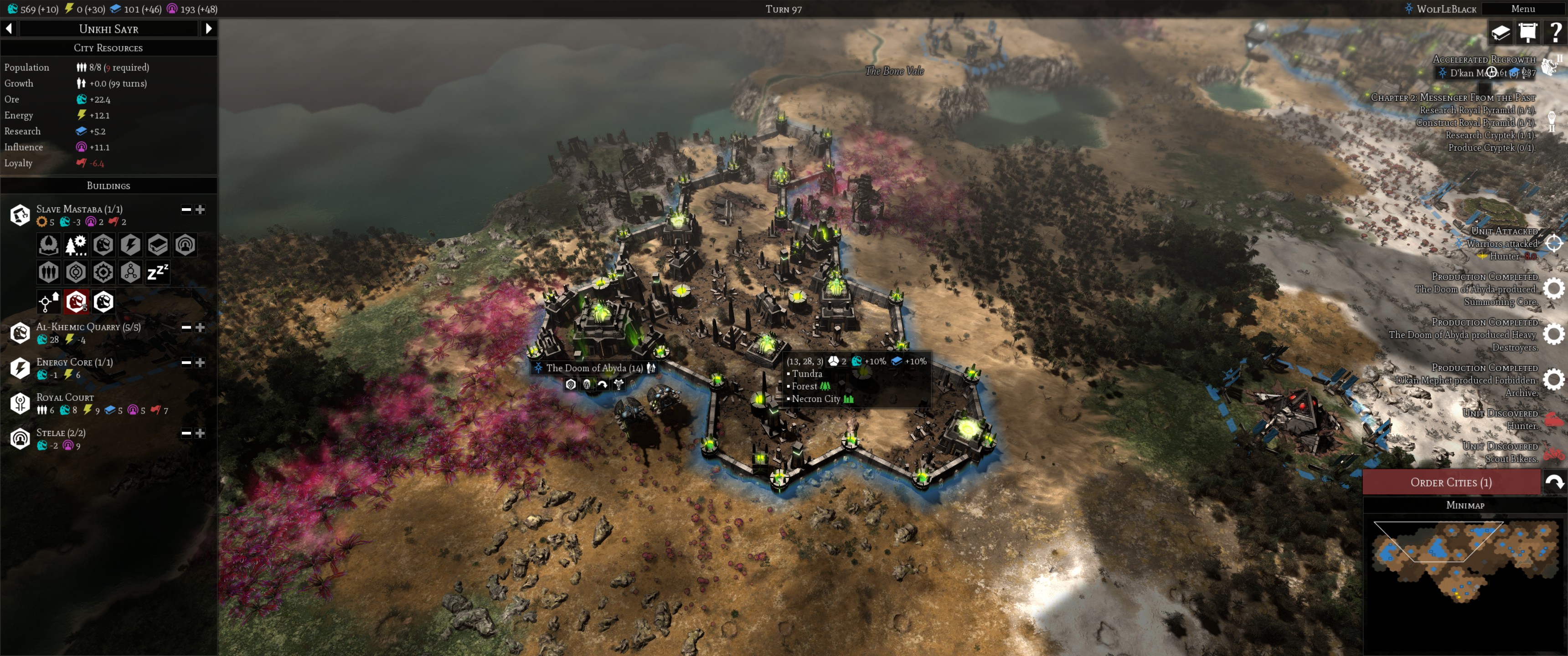Select the idle Zzz production option
Image resolution: width=1568 pixels, height=656 pixels.
click(x=158, y=272)
